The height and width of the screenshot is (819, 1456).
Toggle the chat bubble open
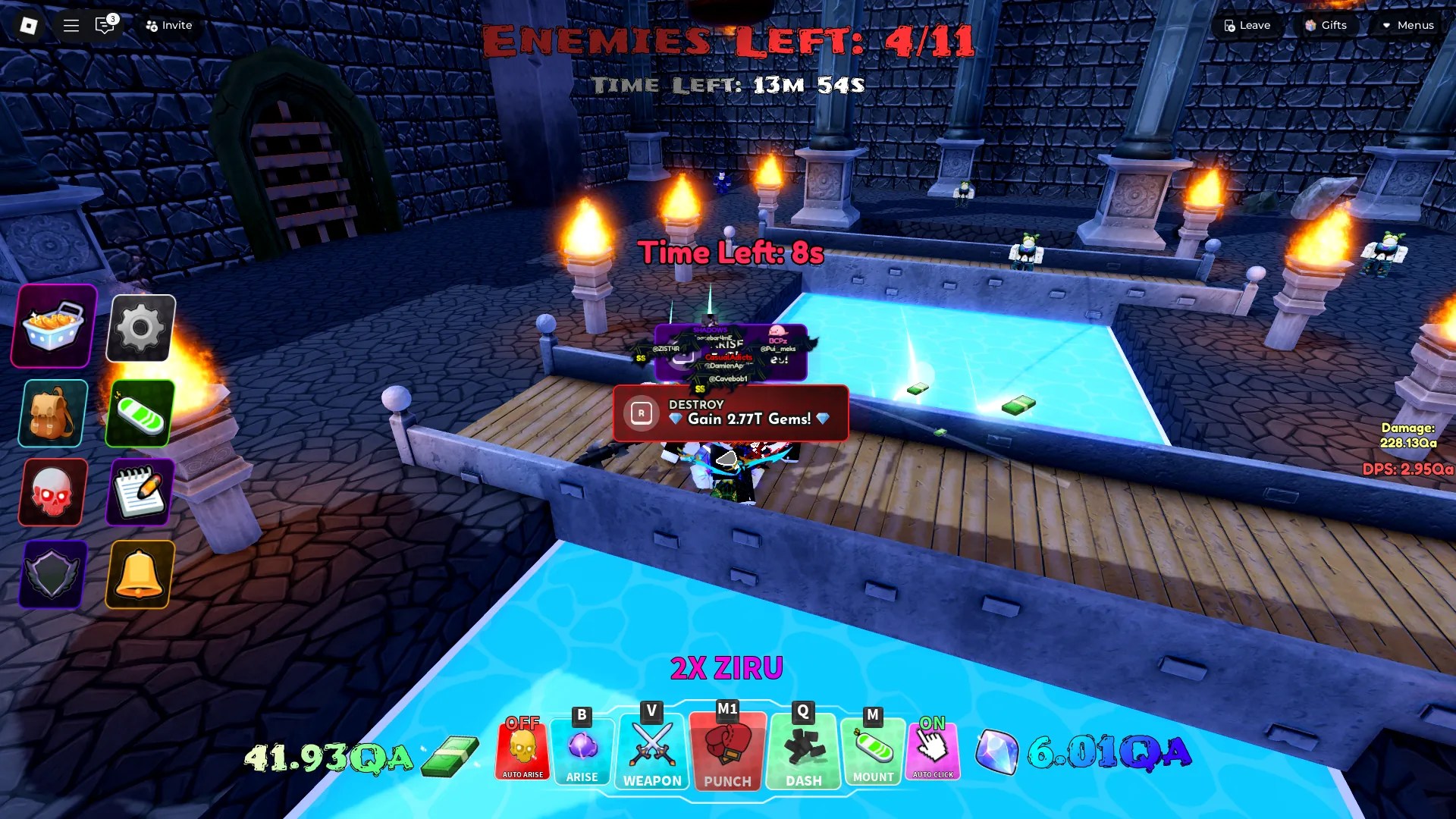tap(104, 25)
